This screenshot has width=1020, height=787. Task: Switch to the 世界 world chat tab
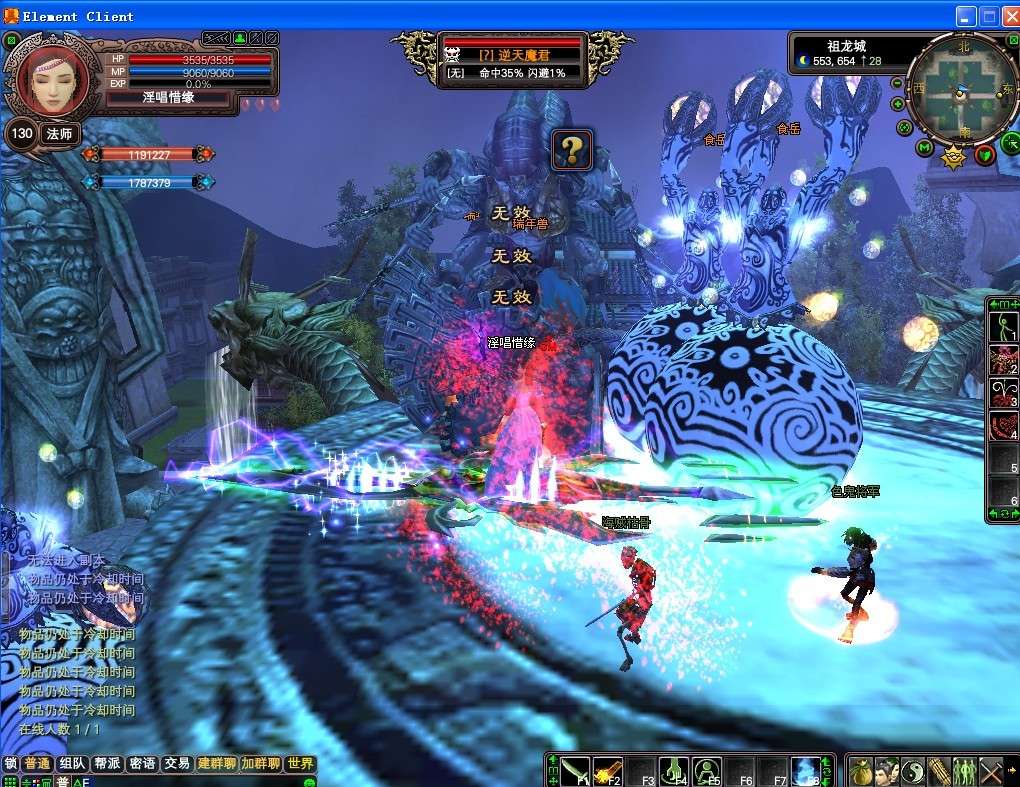[x=299, y=763]
